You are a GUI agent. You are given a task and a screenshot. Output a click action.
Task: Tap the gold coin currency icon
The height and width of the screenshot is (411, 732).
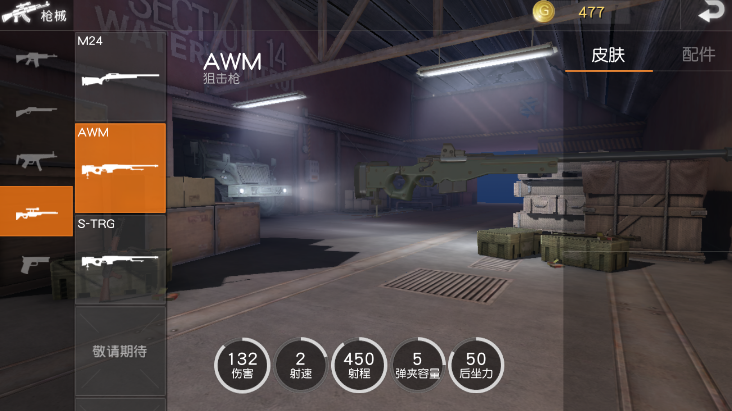pos(544,12)
